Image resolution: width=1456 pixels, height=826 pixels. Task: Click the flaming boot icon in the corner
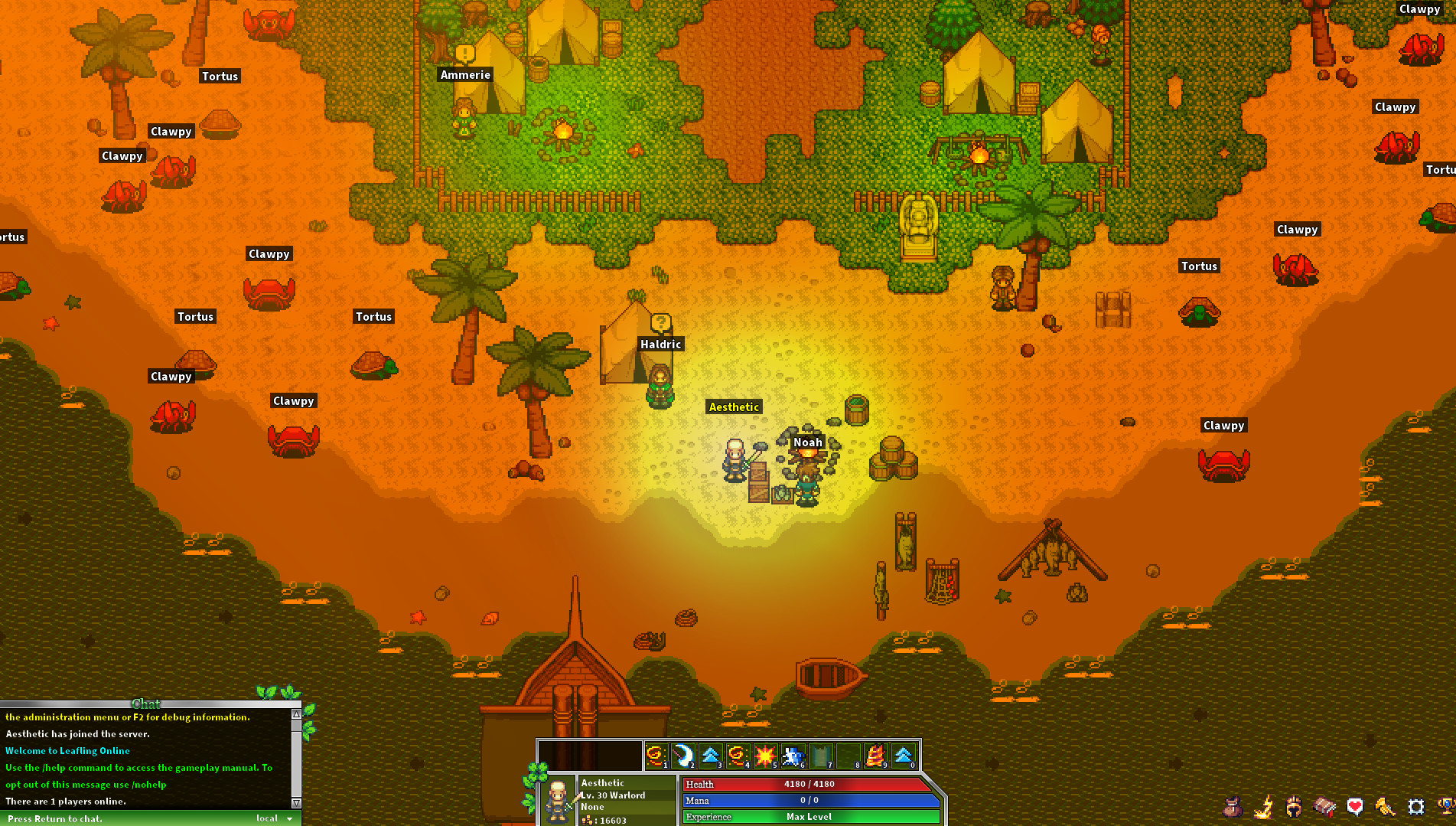(x=1262, y=806)
